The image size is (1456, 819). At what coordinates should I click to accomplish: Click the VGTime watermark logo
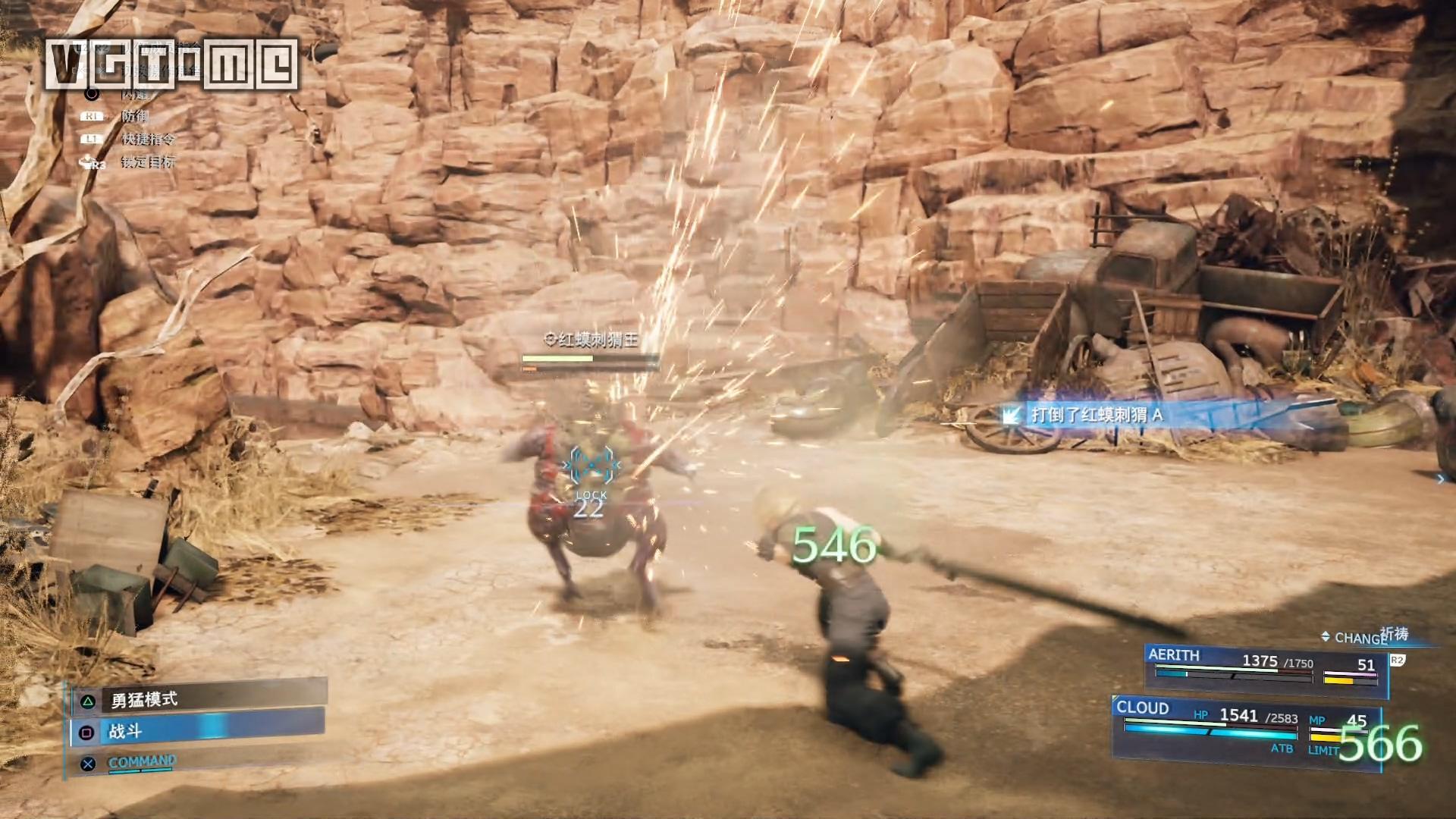click(171, 64)
